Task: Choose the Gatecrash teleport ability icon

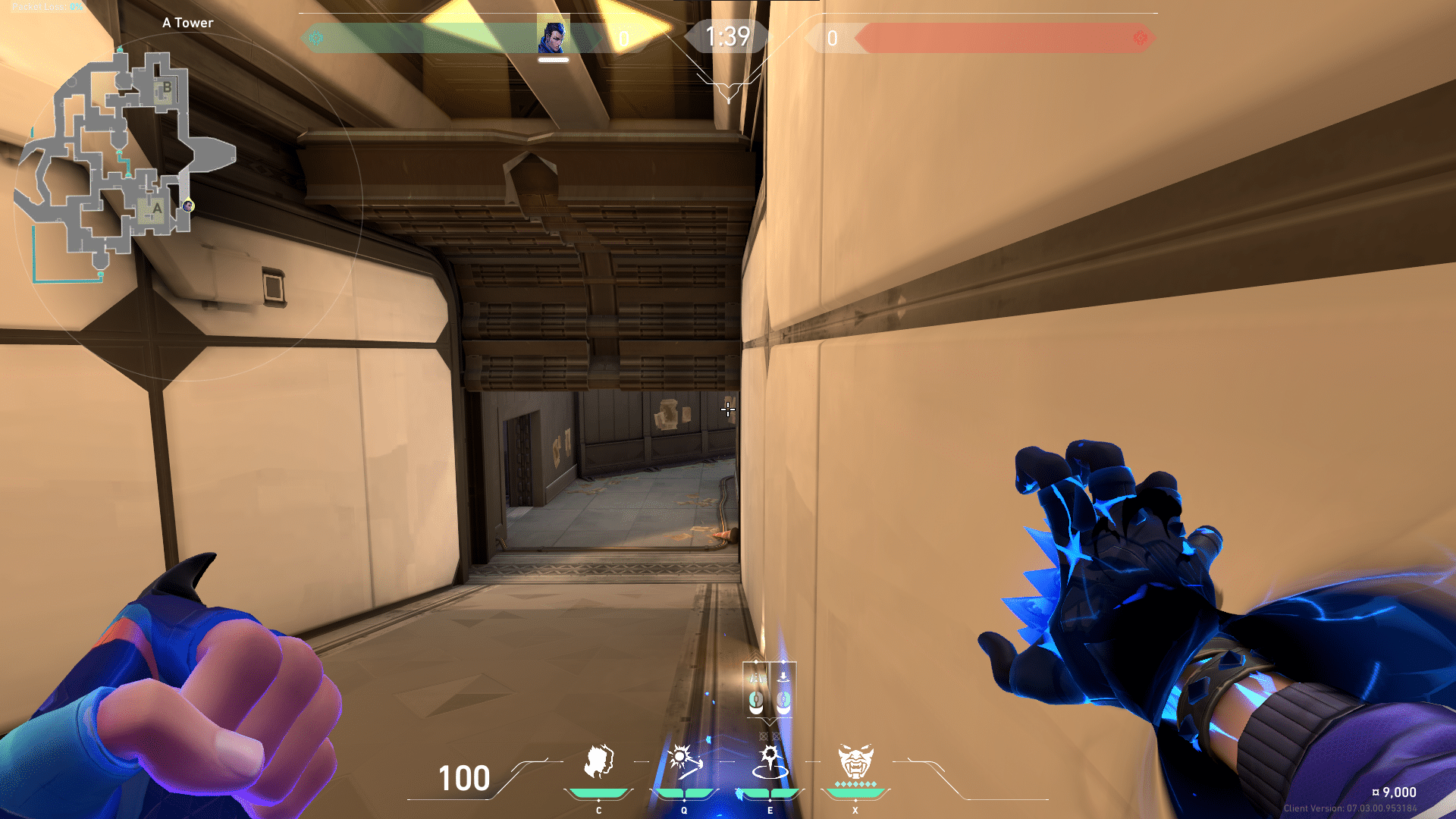Action: coord(770,762)
